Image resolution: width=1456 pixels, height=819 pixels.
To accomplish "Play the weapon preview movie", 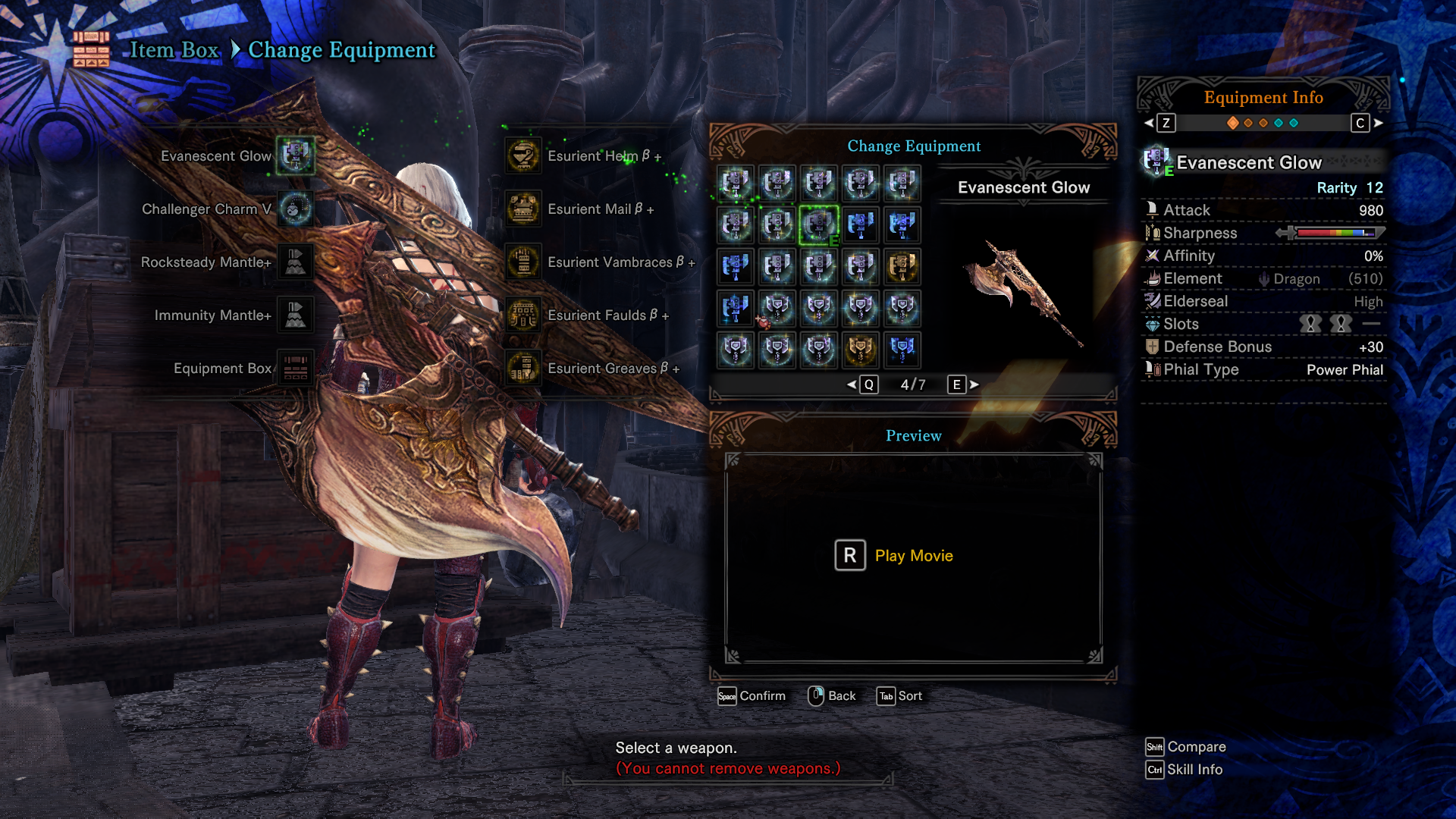I will pyautogui.click(x=895, y=556).
